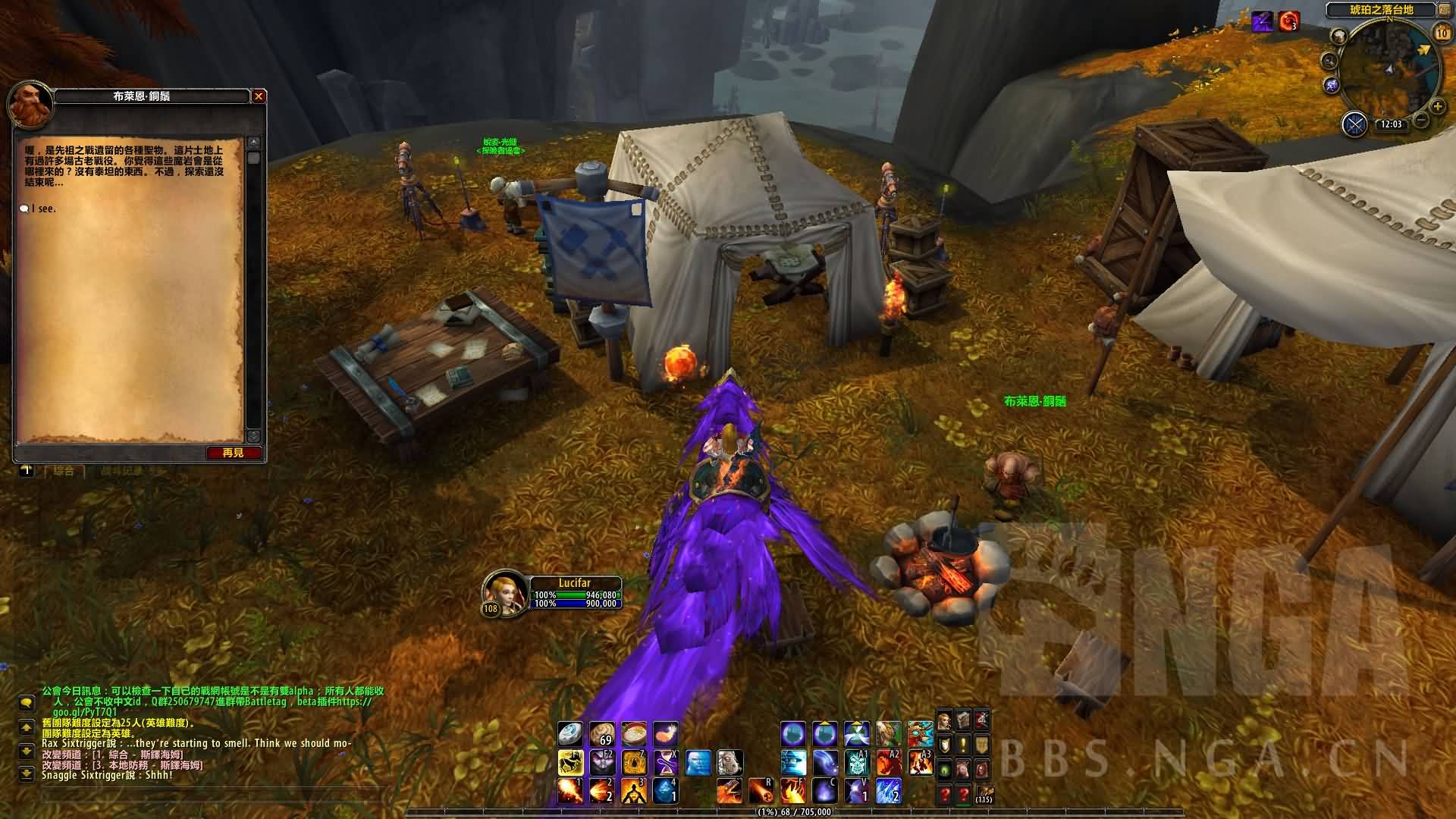1456x819 pixels.
Task: Cast the fireball spell on key 1
Action: 570,791
